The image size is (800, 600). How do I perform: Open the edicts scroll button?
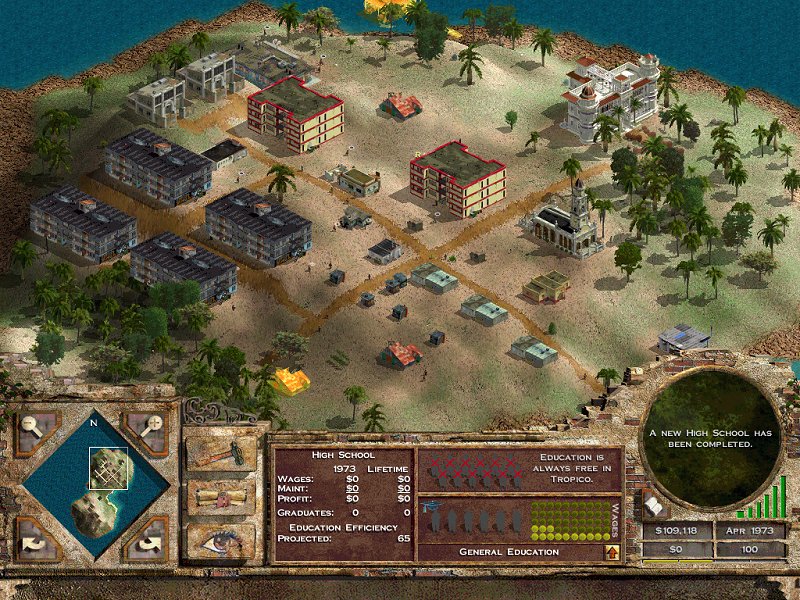pyautogui.click(x=223, y=497)
